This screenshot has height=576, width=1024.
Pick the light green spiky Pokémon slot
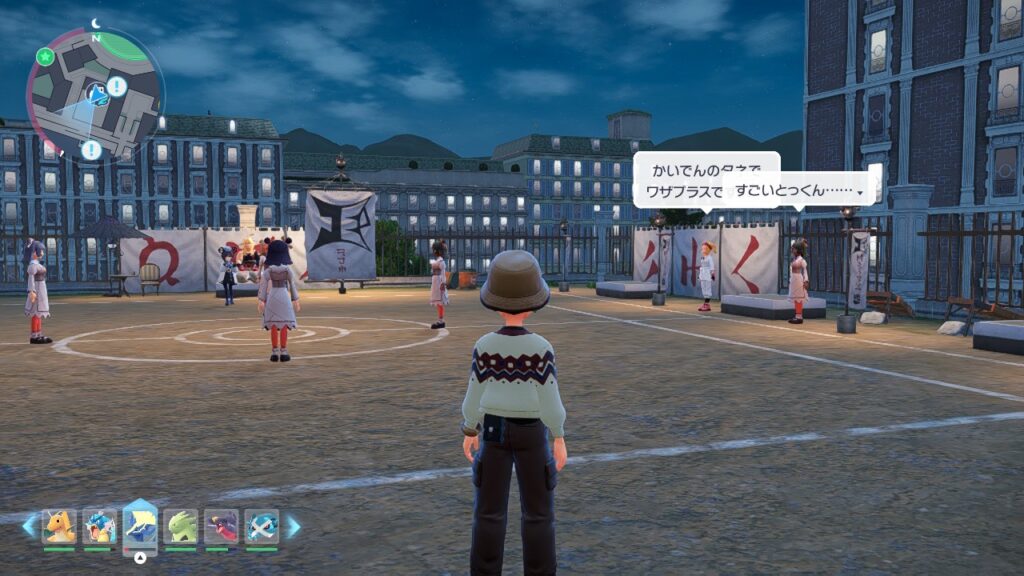(181, 526)
